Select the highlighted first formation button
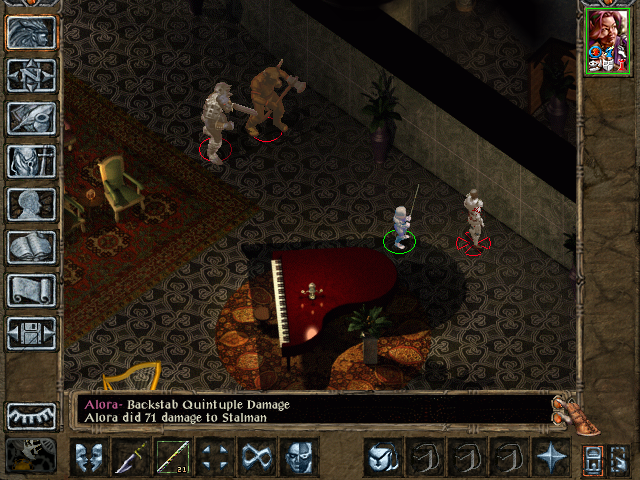This screenshot has height=480, width=640. click(x=381, y=457)
